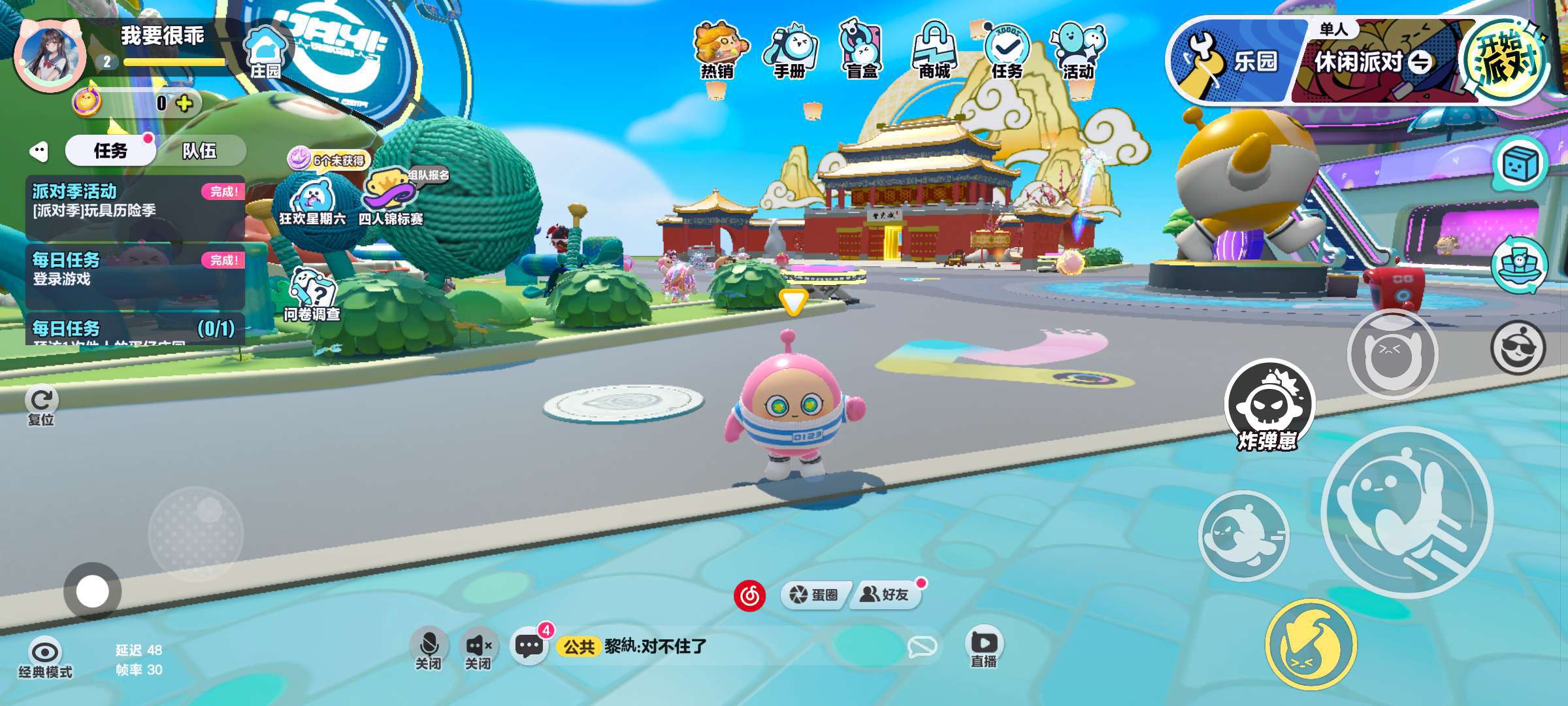Add coins with the yellow plus button
The width and height of the screenshot is (1568, 706).
tap(185, 103)
